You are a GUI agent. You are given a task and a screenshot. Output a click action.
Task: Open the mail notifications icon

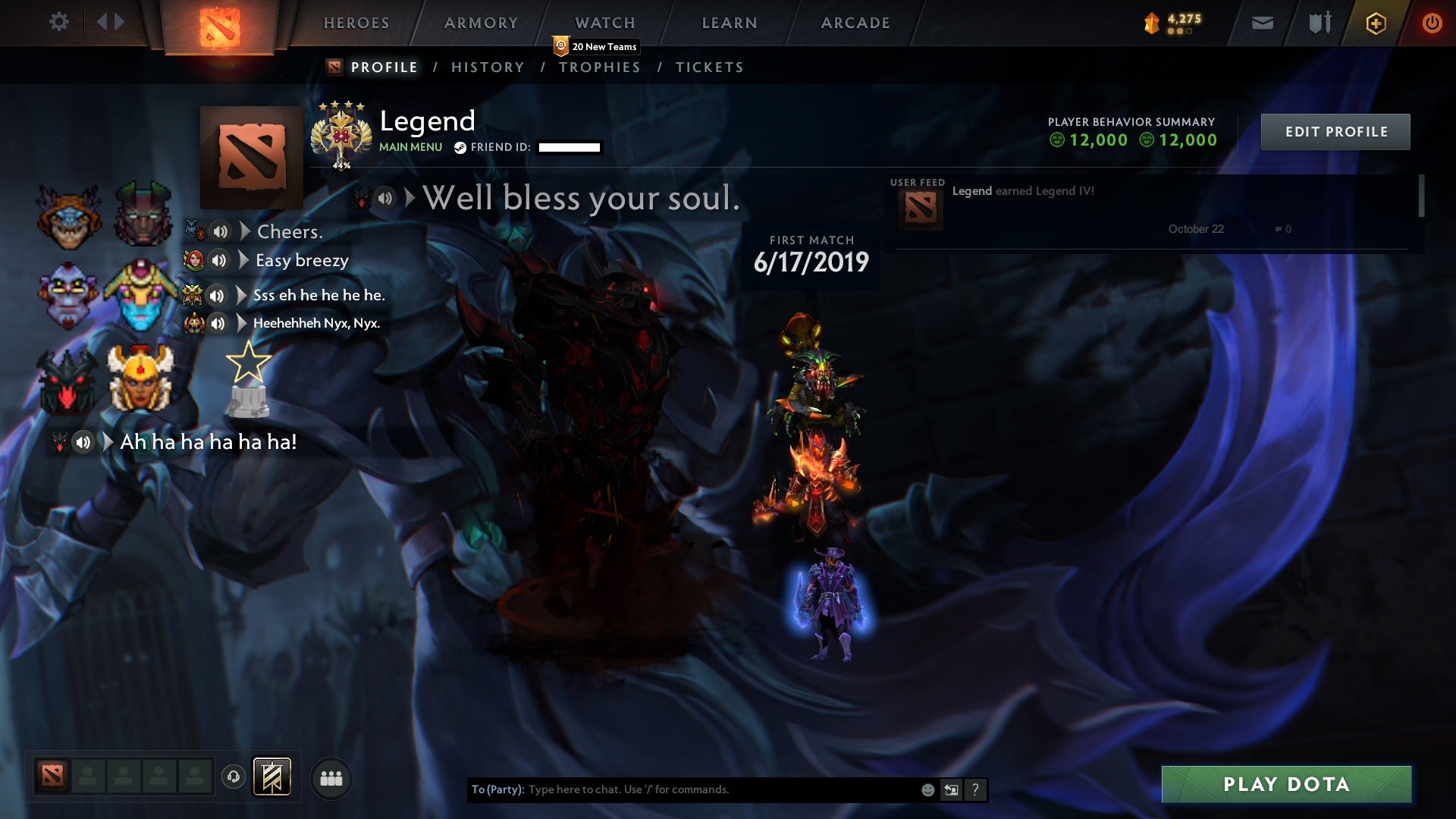point(1261,23)
